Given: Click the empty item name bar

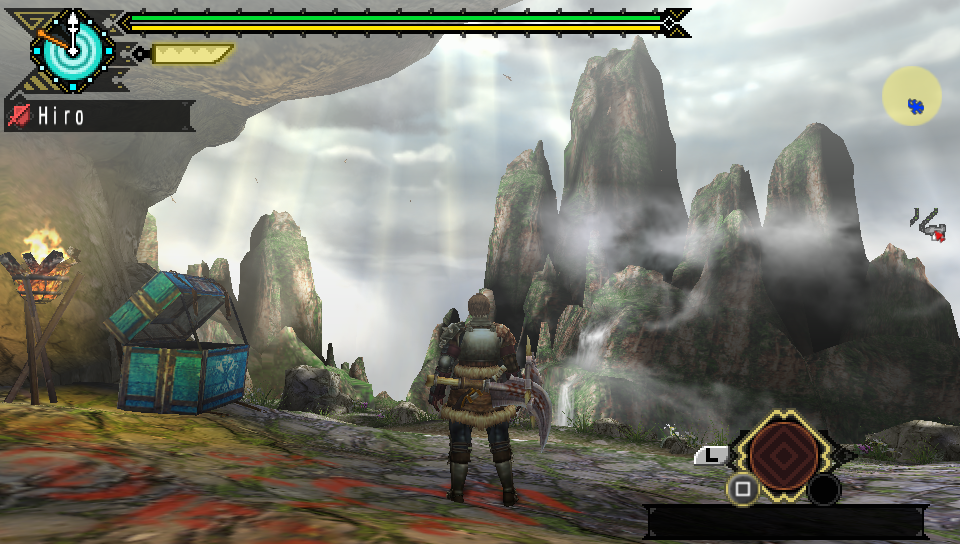Looking at the screenshot, I should tap(785, 522).
